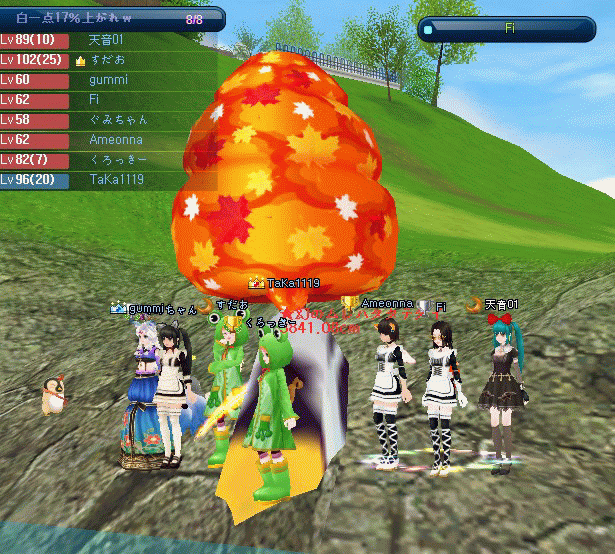Click the Fi target name panel

point(509,29)
